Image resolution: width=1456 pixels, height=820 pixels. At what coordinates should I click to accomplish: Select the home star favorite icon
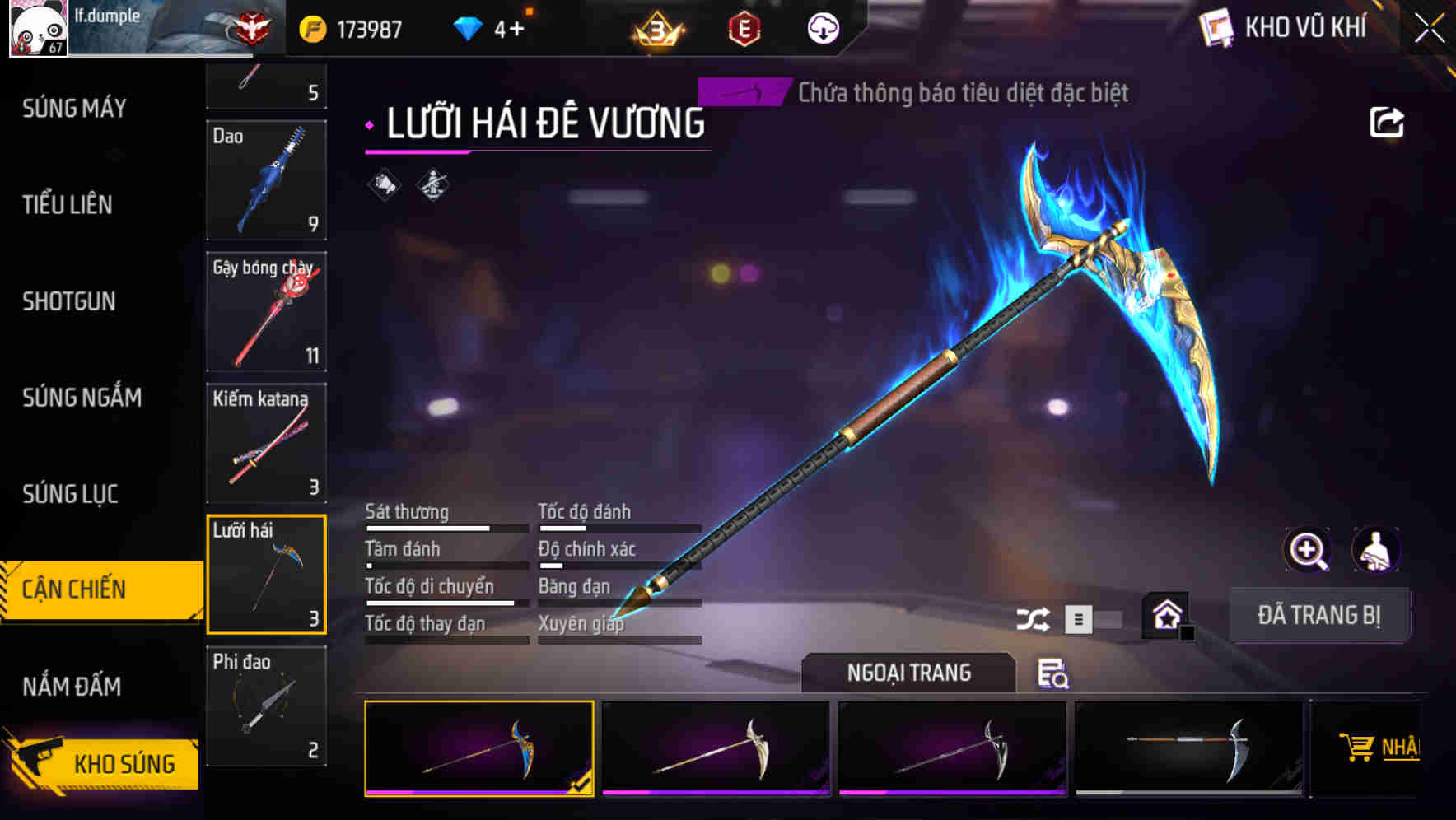[1166, 613]
